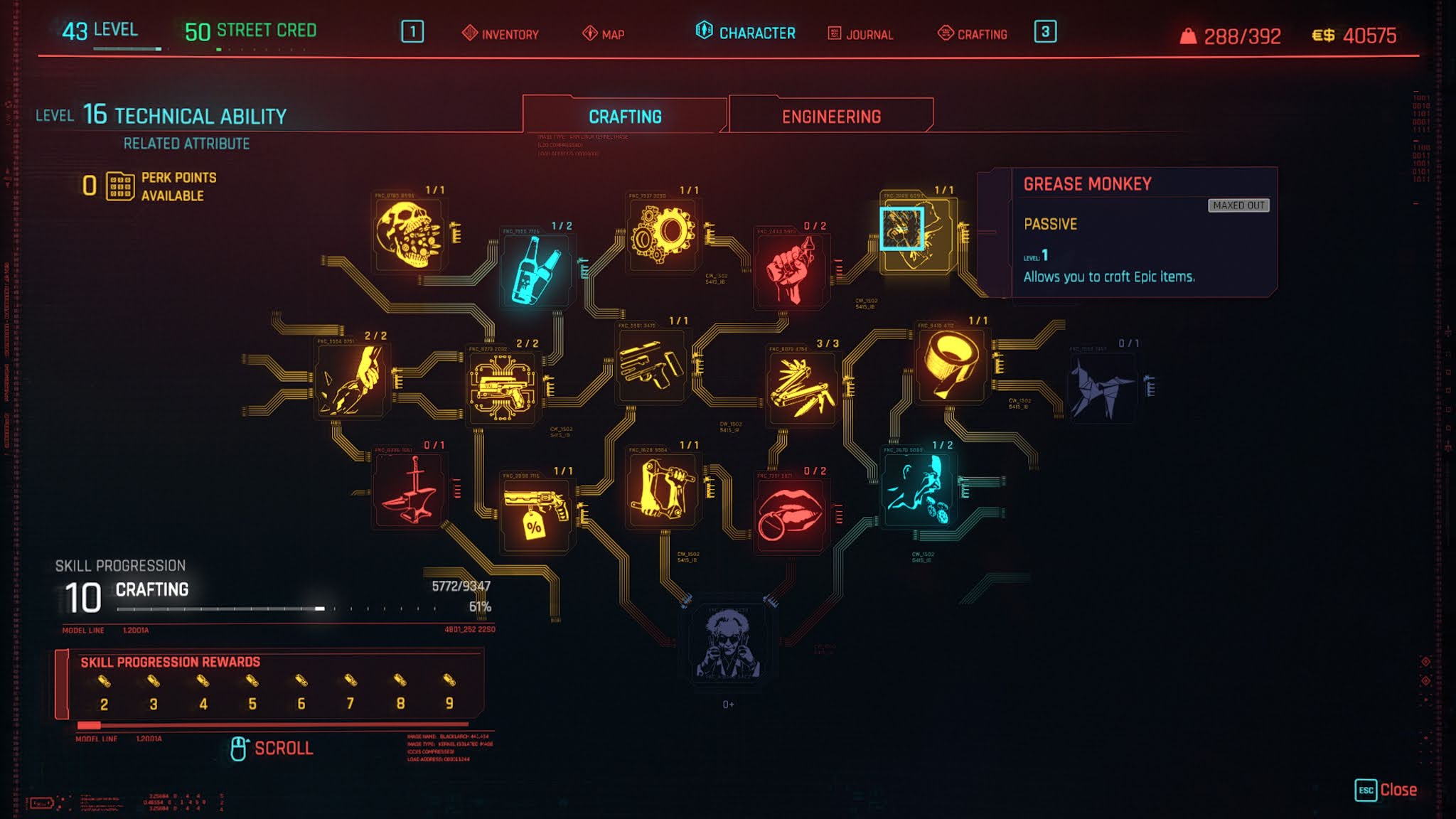
Task: Go to the Map screen
Action: (604, 33)
